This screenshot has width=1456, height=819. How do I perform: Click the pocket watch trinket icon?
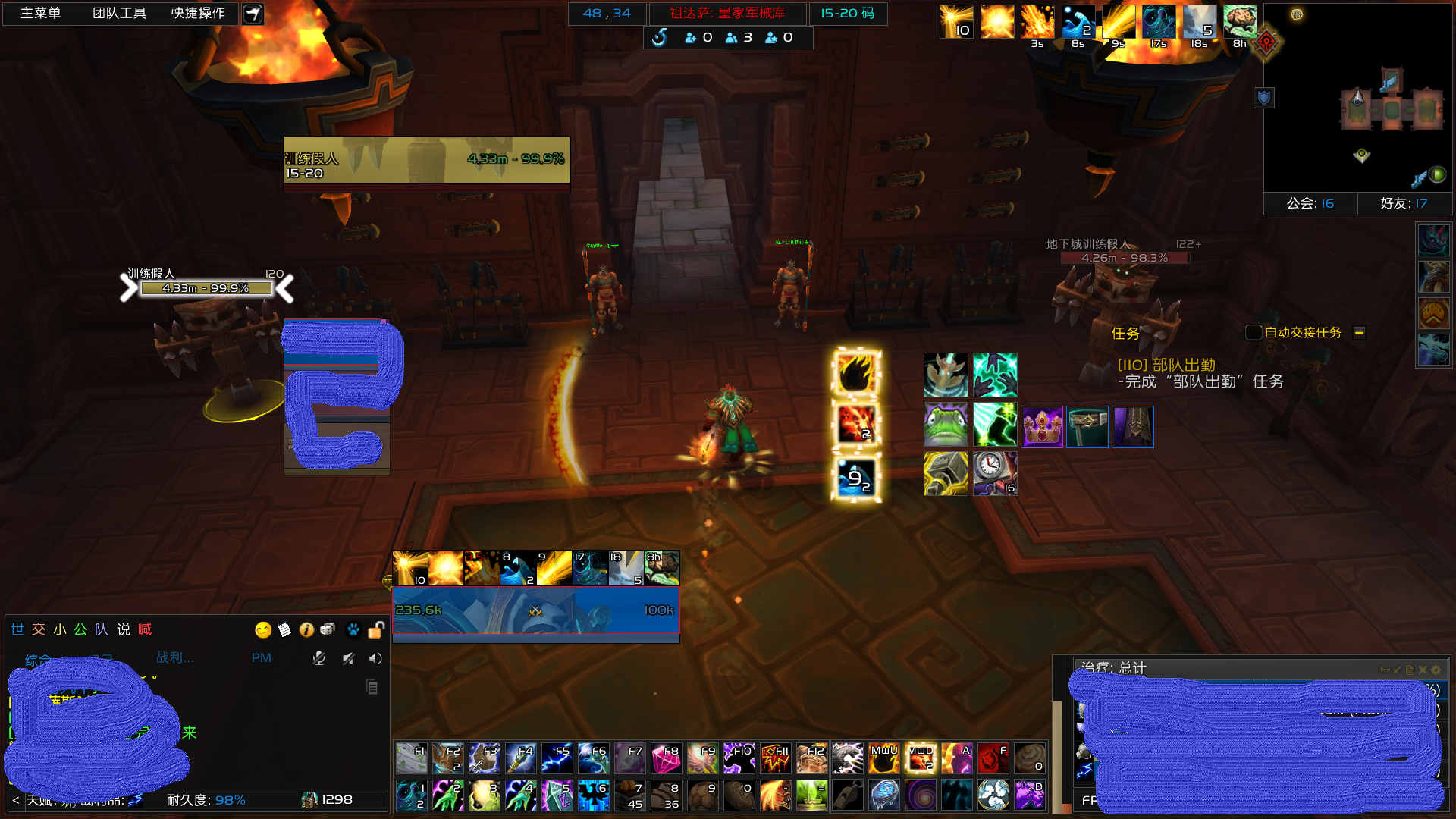tap(994, 473)
